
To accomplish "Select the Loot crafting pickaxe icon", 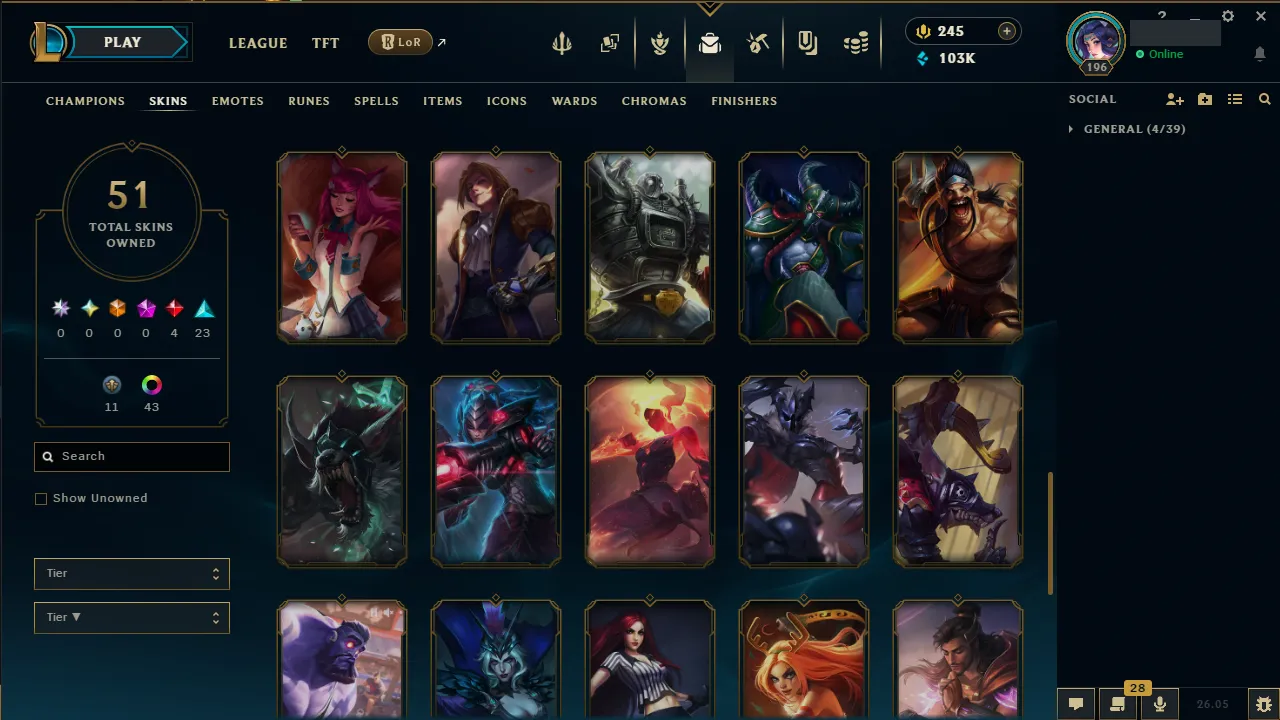I will 758,42.
